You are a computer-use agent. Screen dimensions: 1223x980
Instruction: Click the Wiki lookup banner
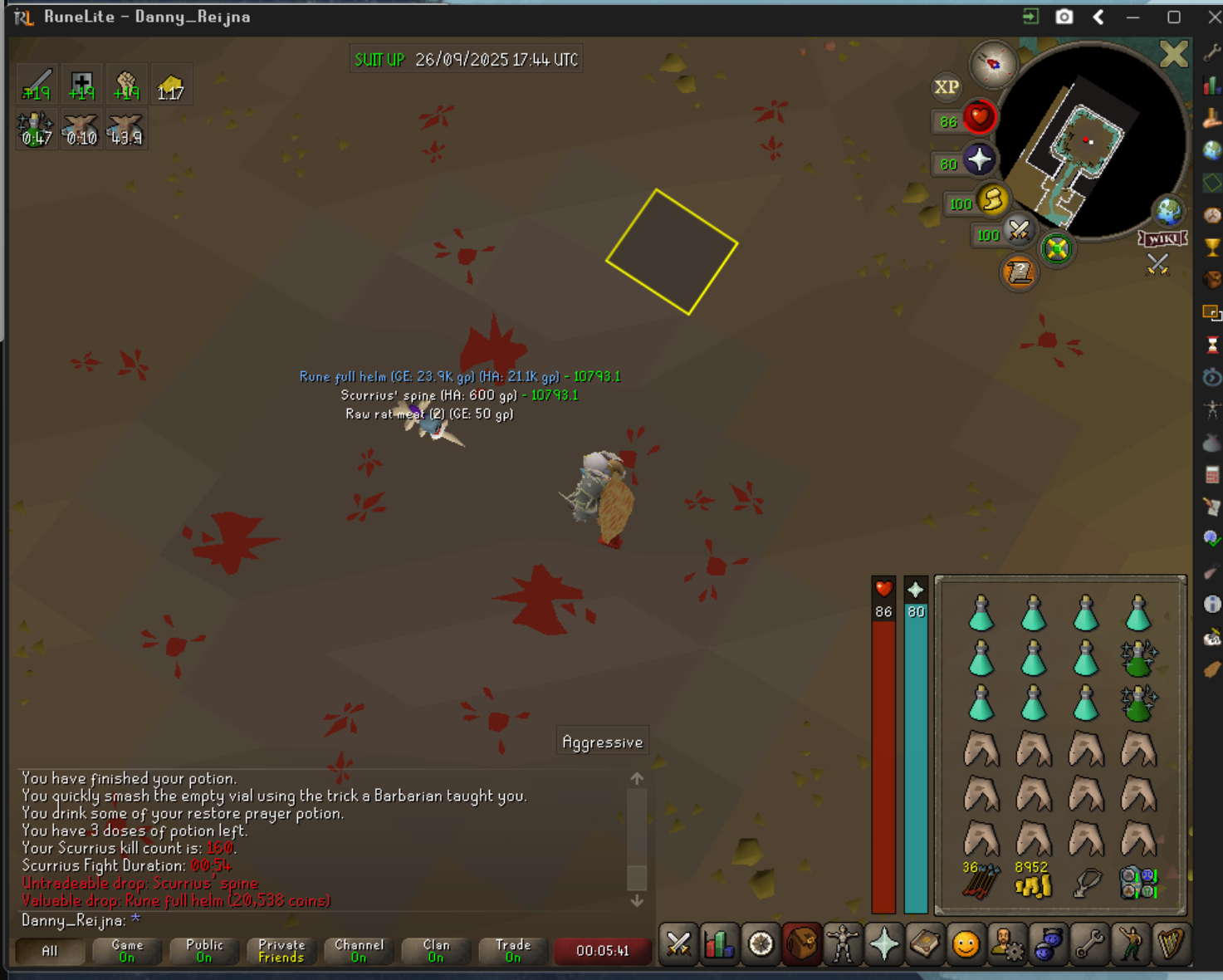1162,239
